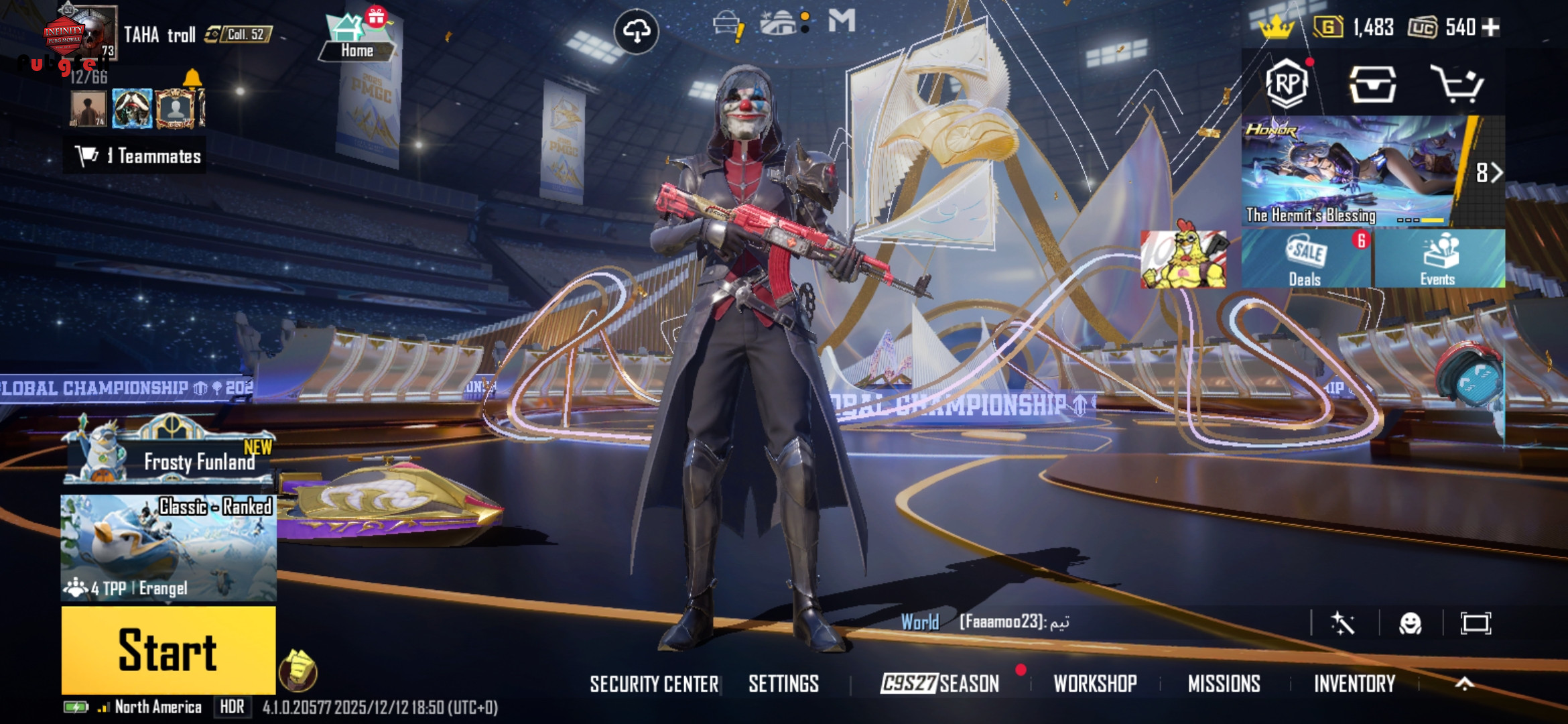Open the Deals sale tile

pyautogui.click(x=1305, y=259)
